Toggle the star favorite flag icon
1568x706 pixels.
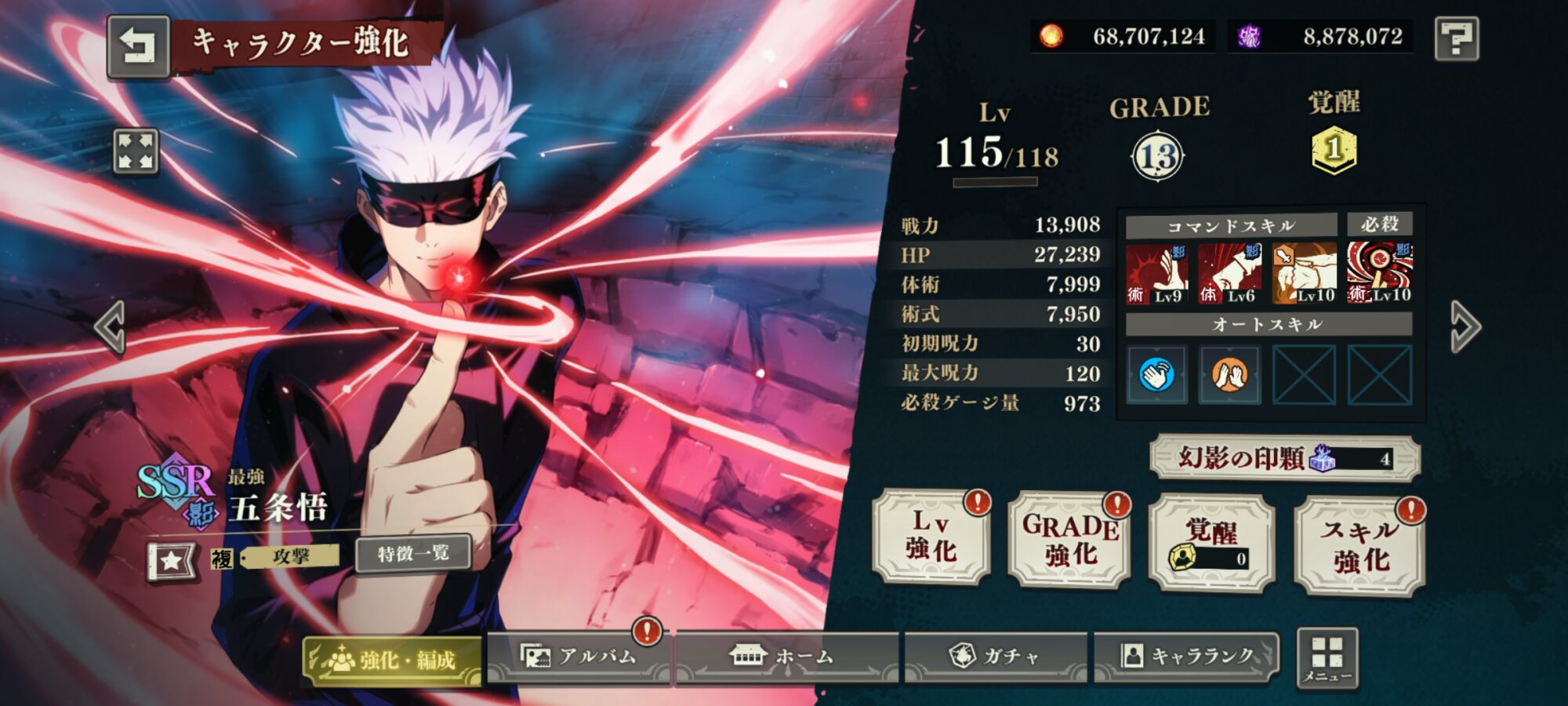coord(172,561)
